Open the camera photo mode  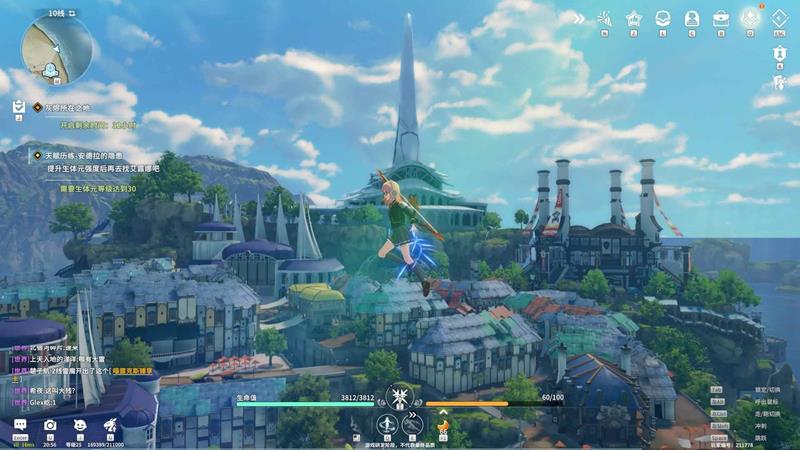tap(50, 426)
